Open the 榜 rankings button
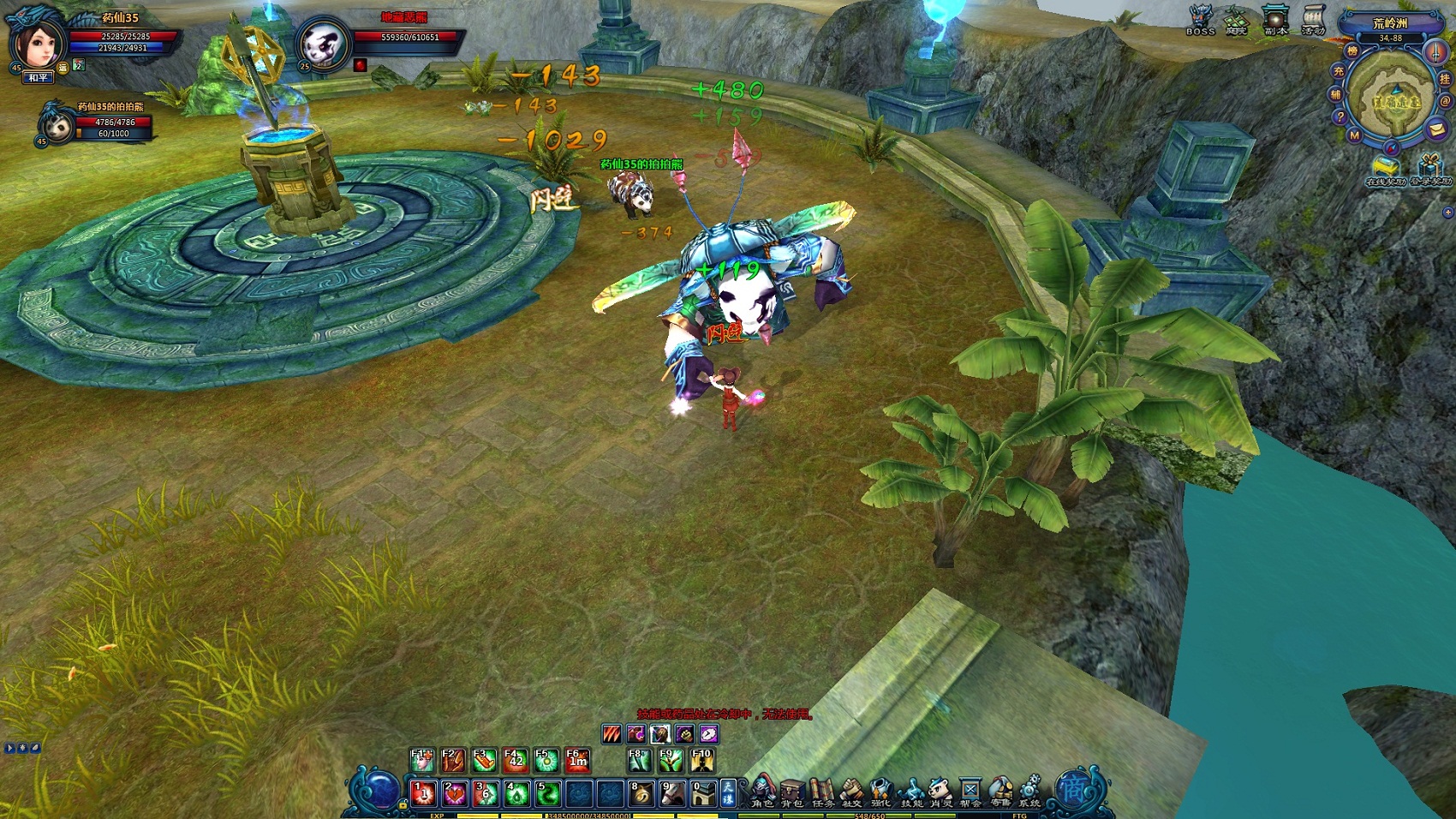1456x819 pixels. 1352,51
